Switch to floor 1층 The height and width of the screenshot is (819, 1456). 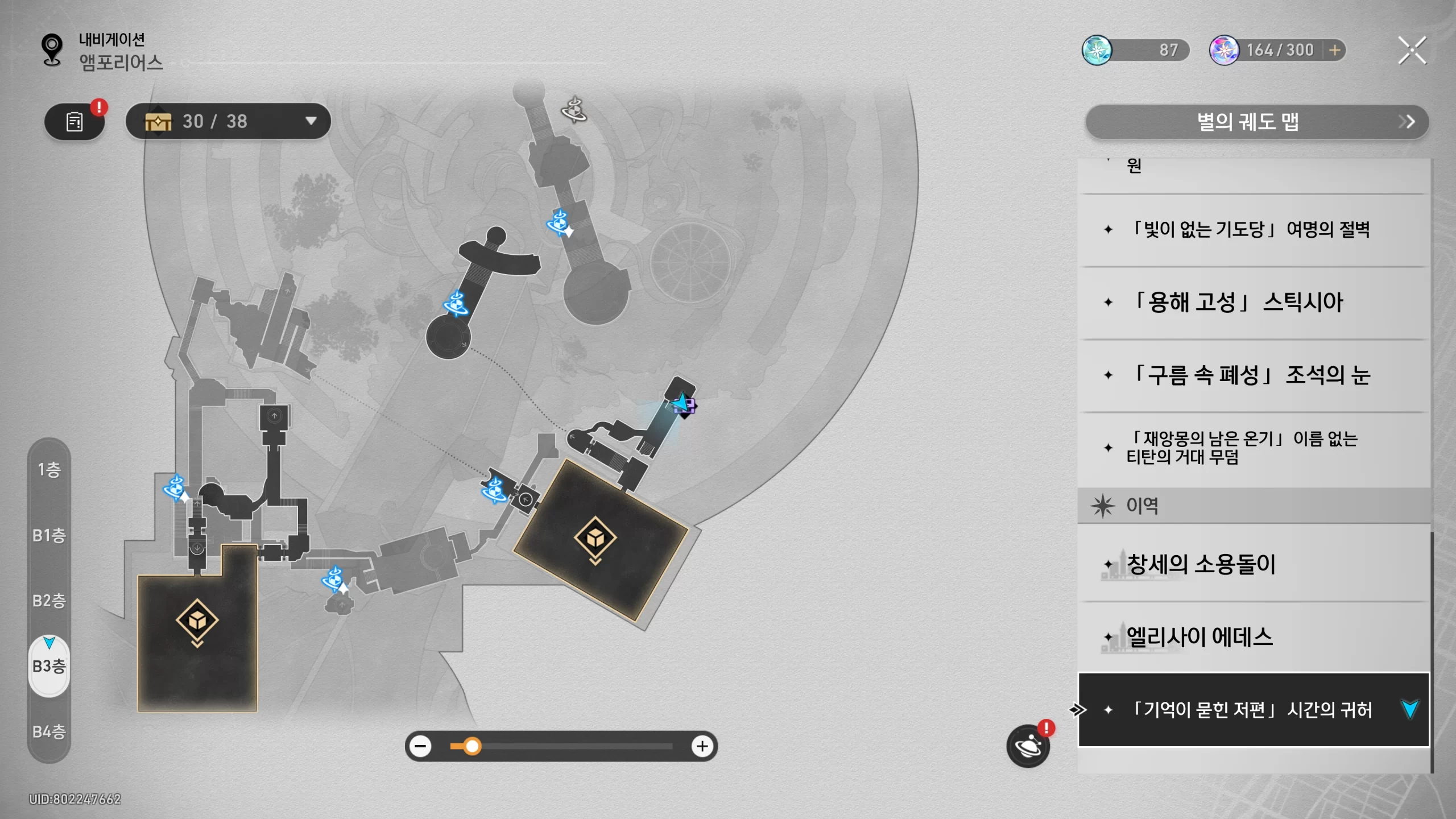[x=49, y=470]
